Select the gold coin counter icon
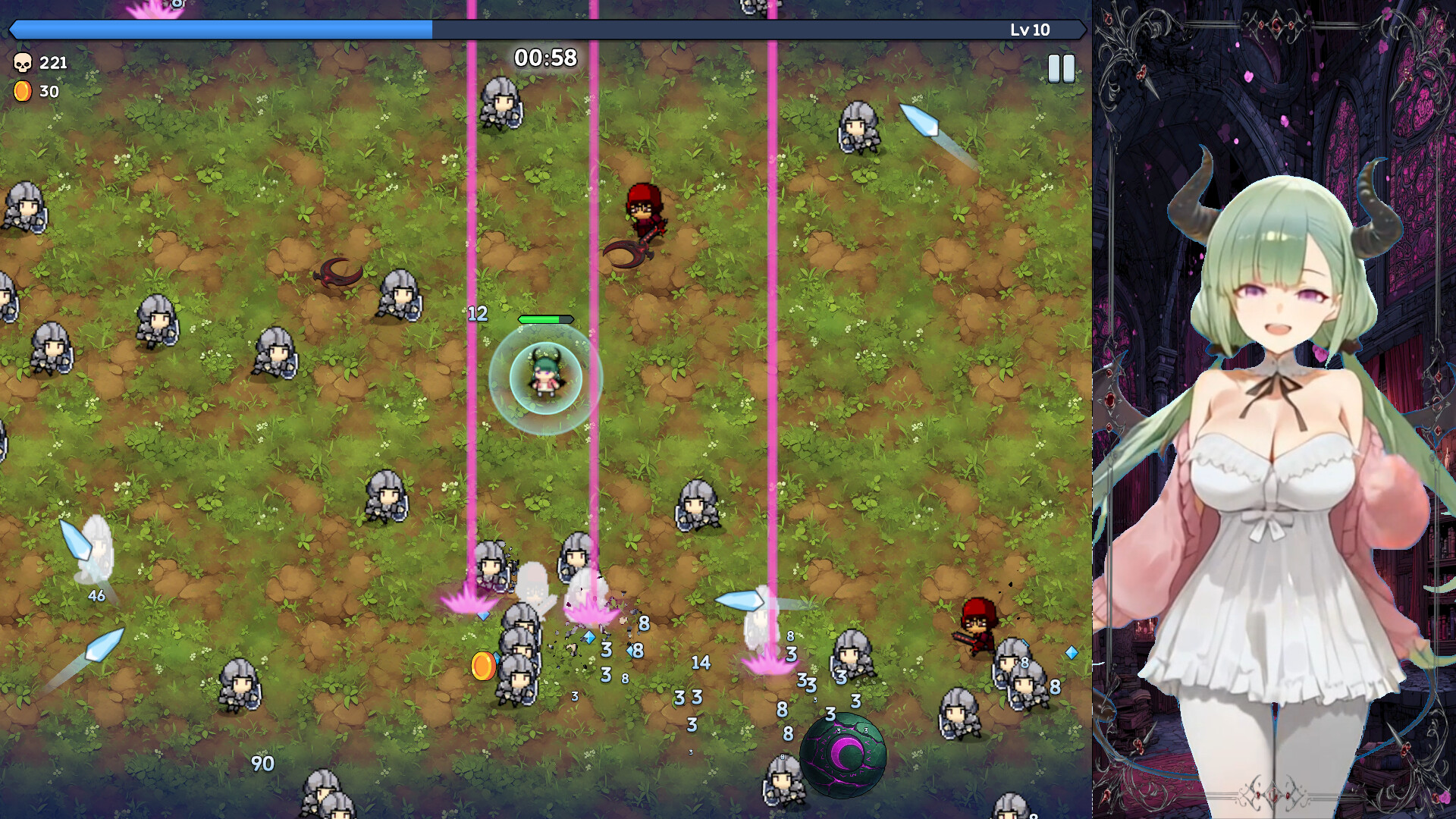The height and width of the screenshot is (819, 1456). [23, 93]
